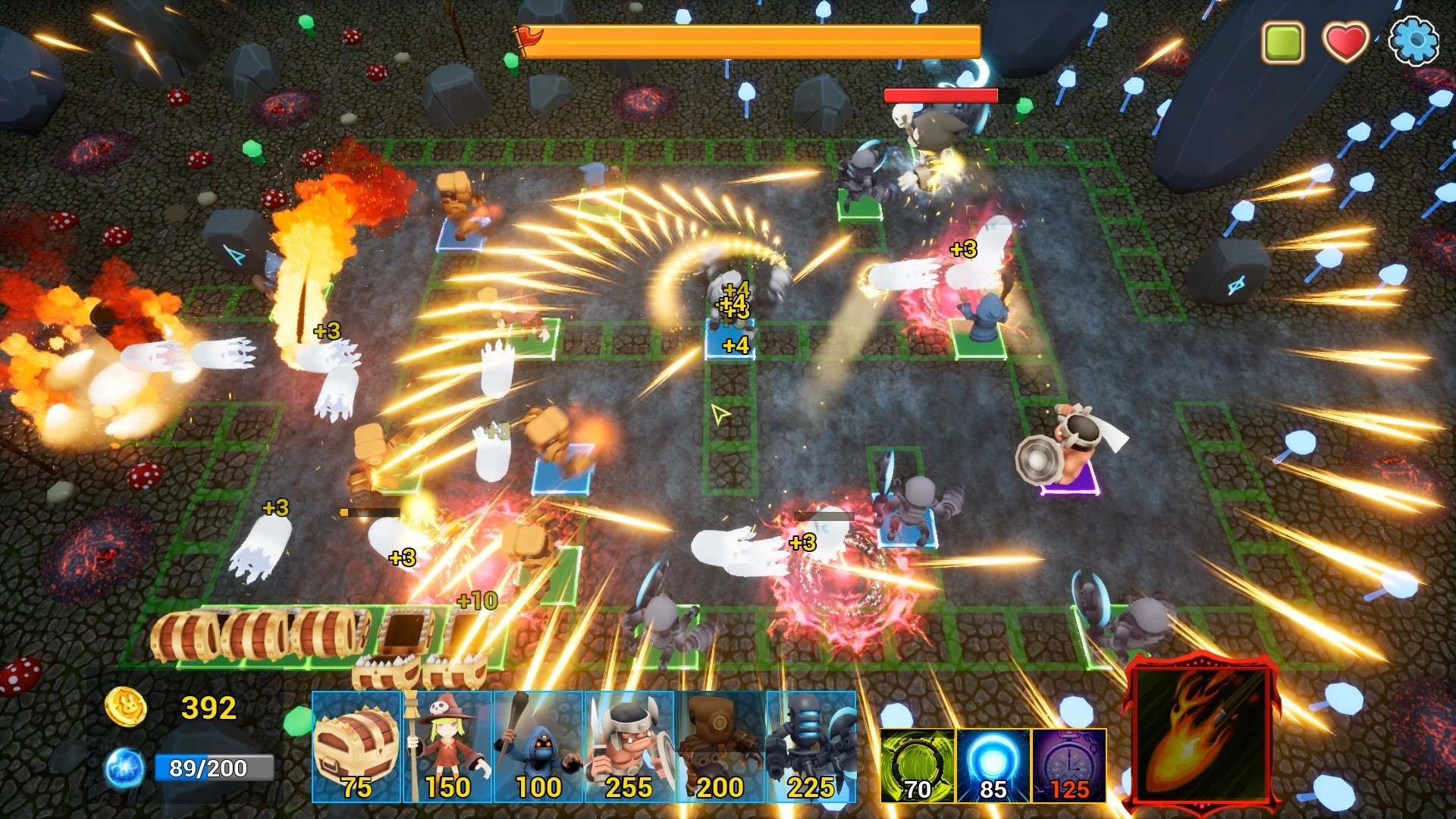Activate the fireball meteor ability
Image resolution: width=1456 pixels, height=819 pixels.
click(1200, 736)
